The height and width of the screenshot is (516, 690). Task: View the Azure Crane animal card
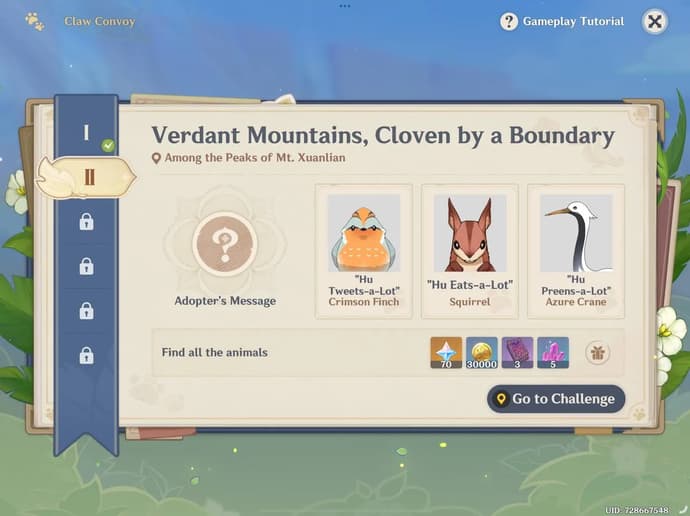(576, 250)
